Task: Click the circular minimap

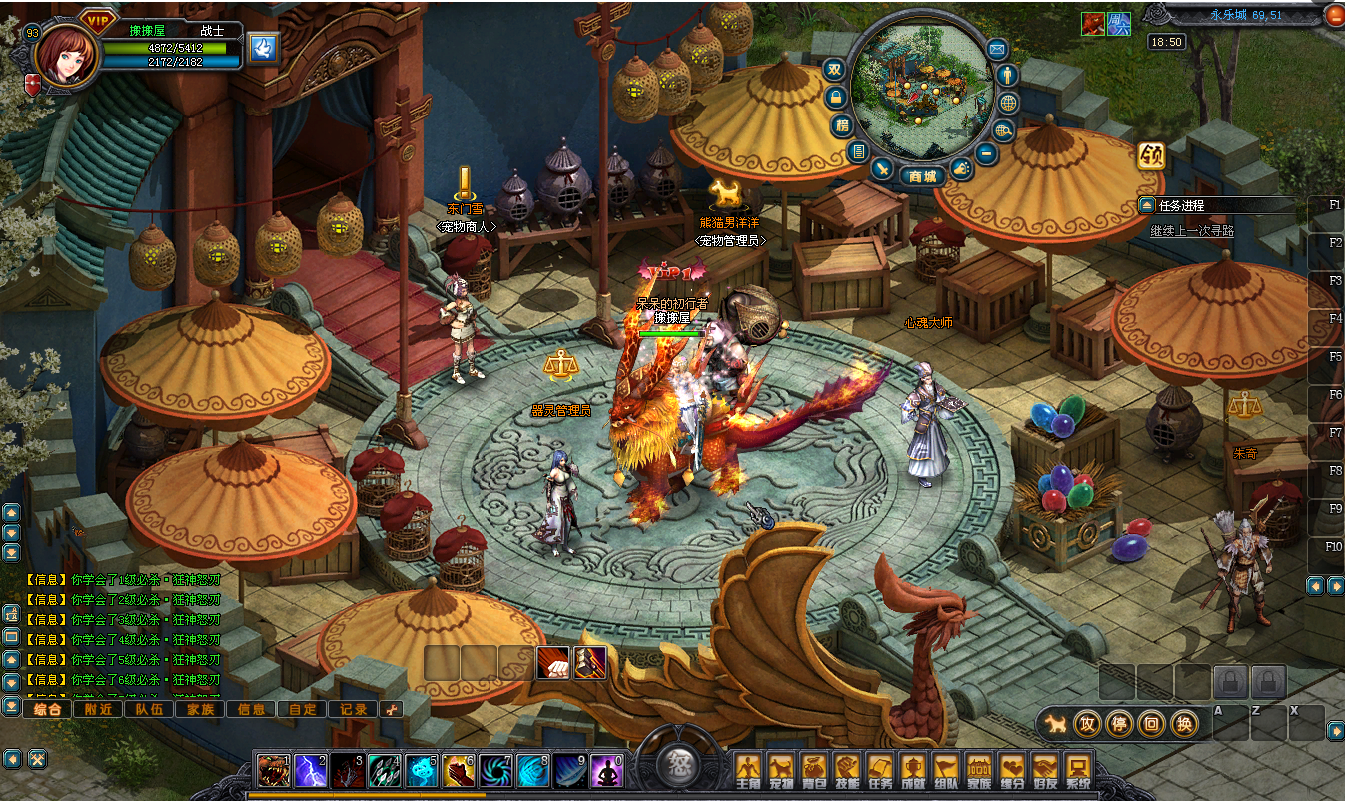Action: click(921, 90)
